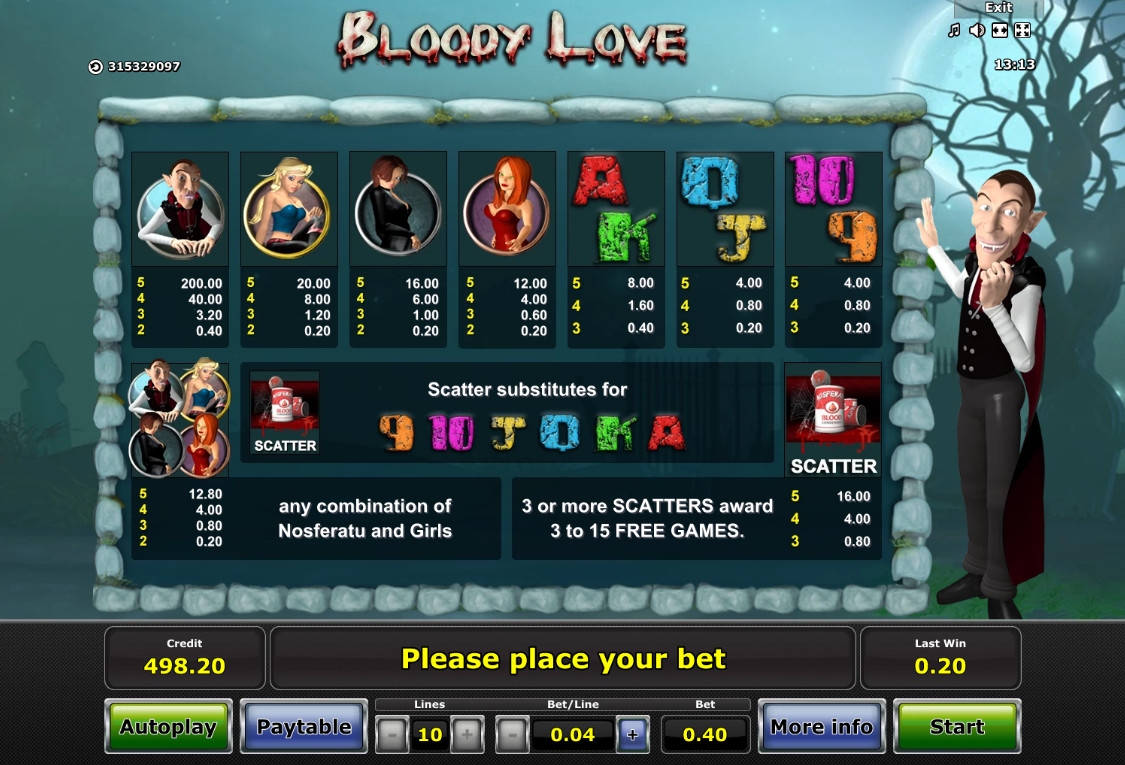Enter fullscreen with the four-arrows icon
The width and height of the screenshot is (1125, 765).
coord(1022,31)
